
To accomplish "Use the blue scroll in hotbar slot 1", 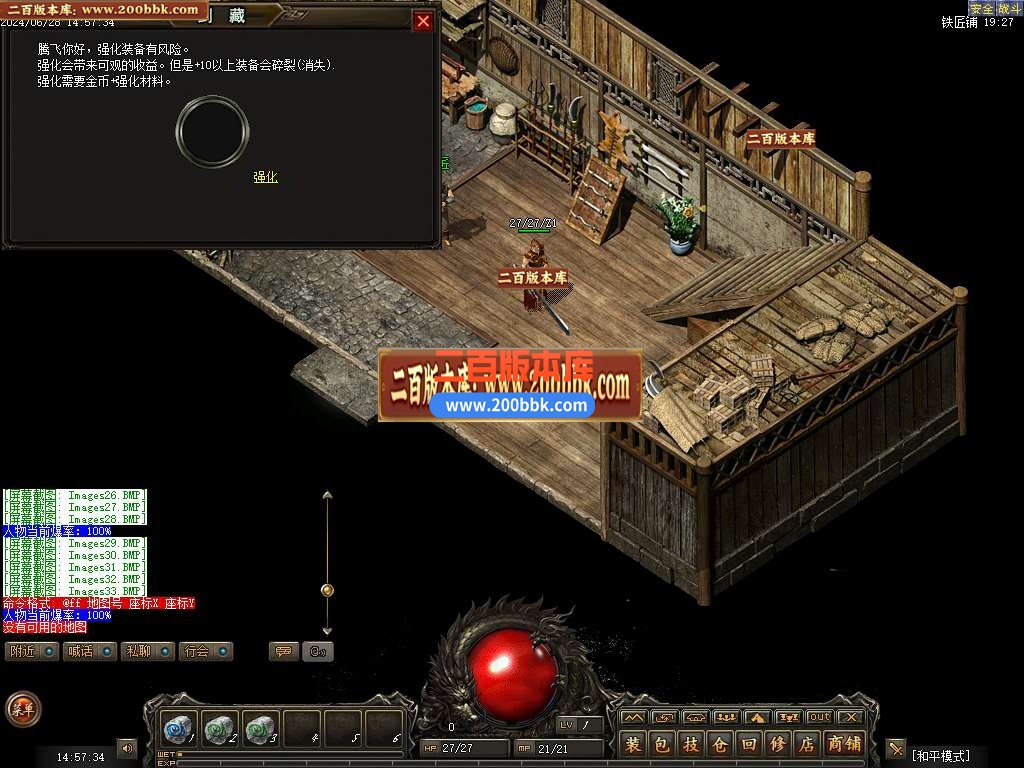I will tap(178, 729).
